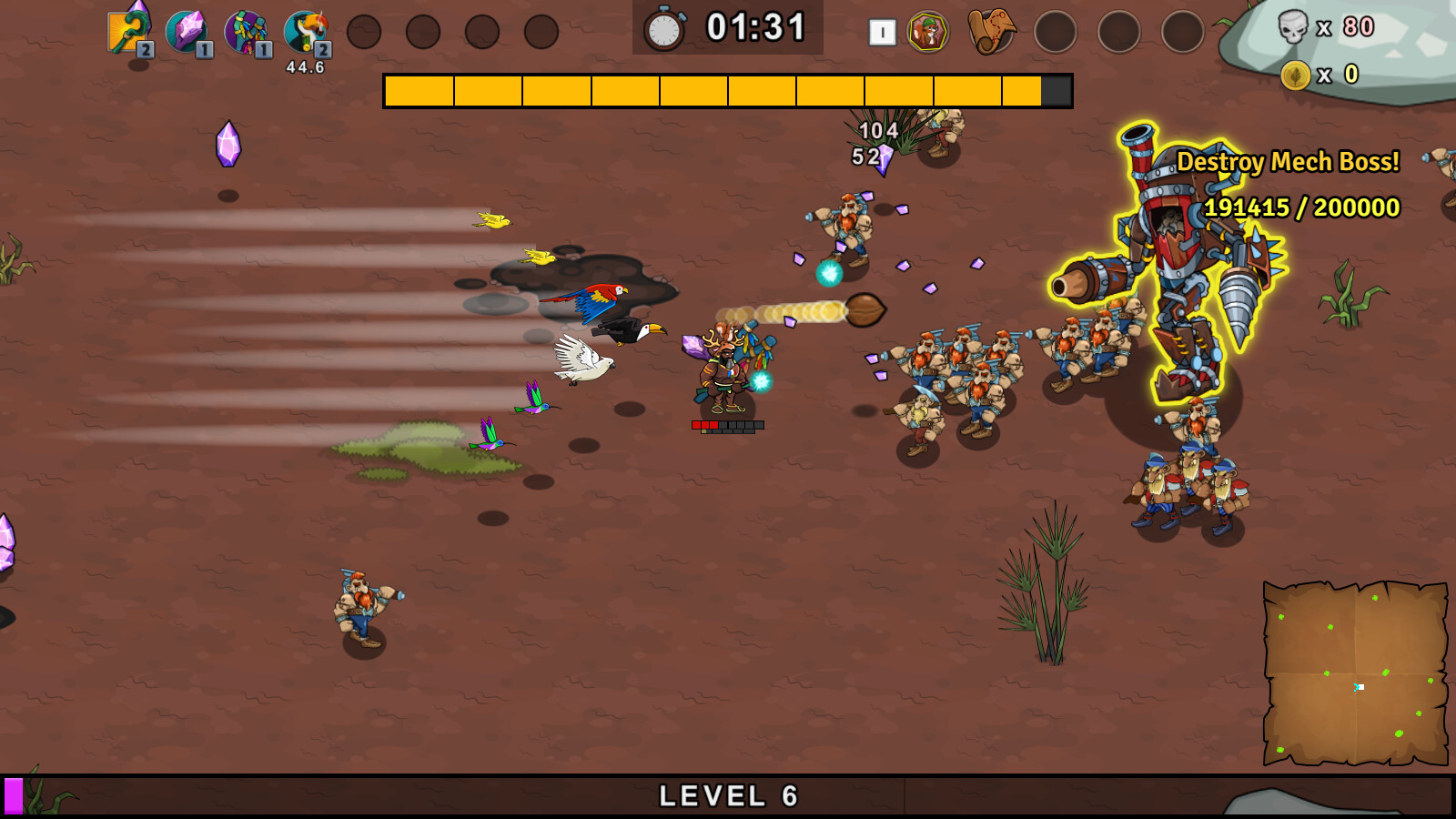
Task: Click an empty ability slot in top bar
Action: pos(364,30)
